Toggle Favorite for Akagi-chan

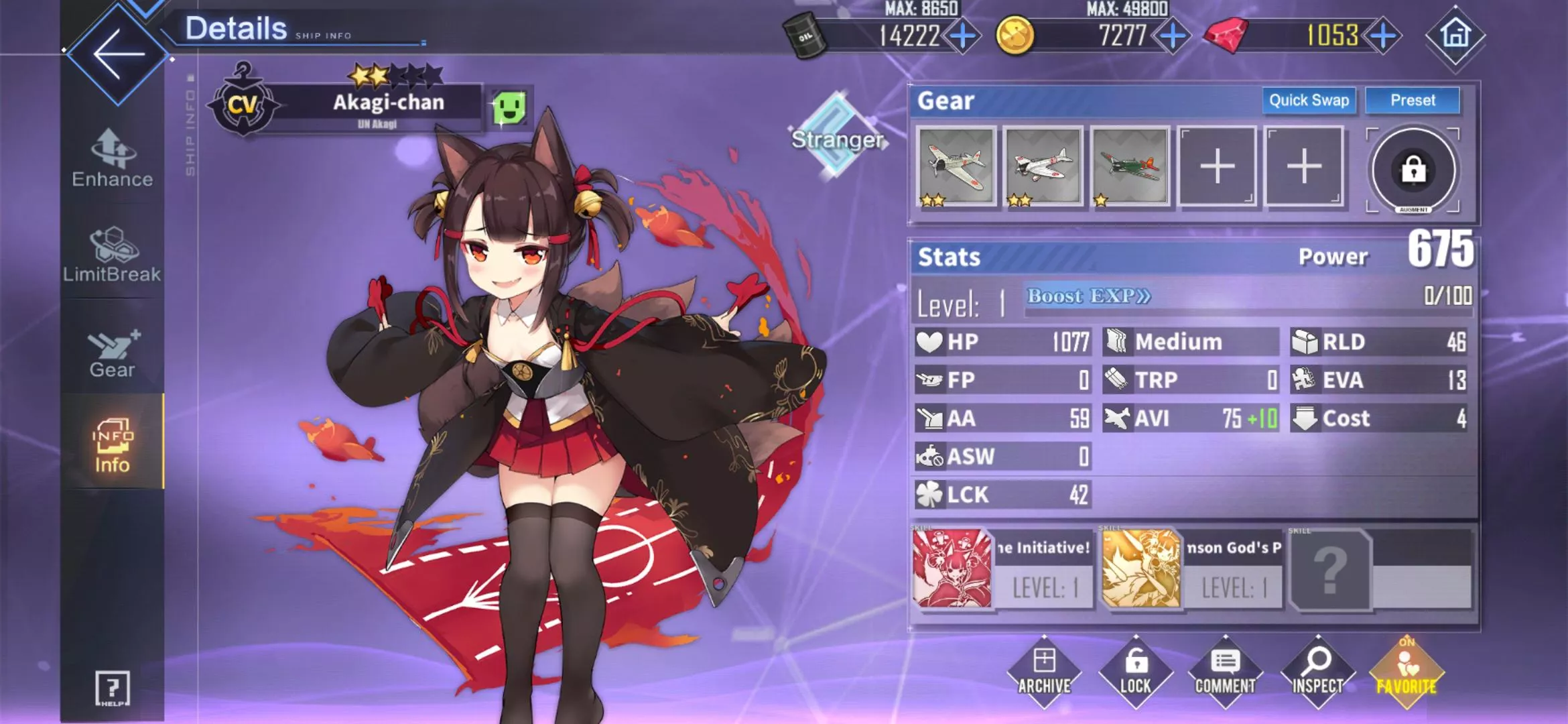(1407, 672)
